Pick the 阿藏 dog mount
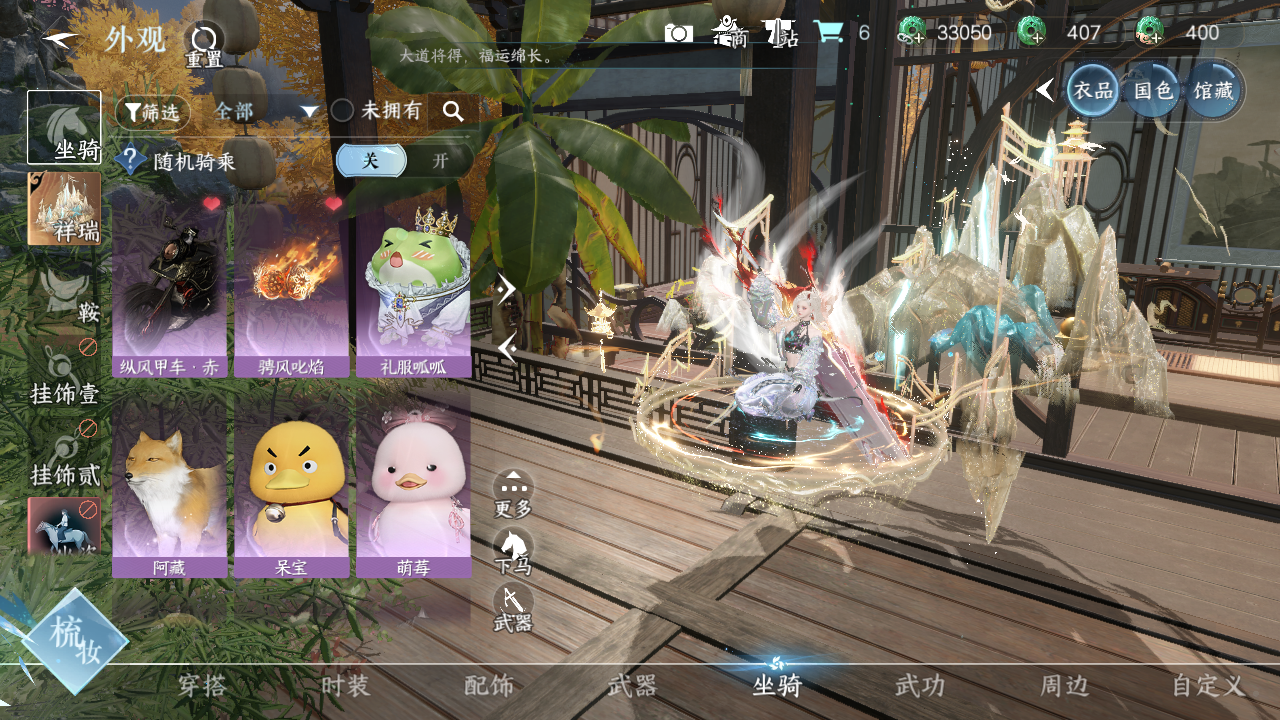Viewport: 1280px width, 720px height. pyautogui.click(x=169, y=485)
